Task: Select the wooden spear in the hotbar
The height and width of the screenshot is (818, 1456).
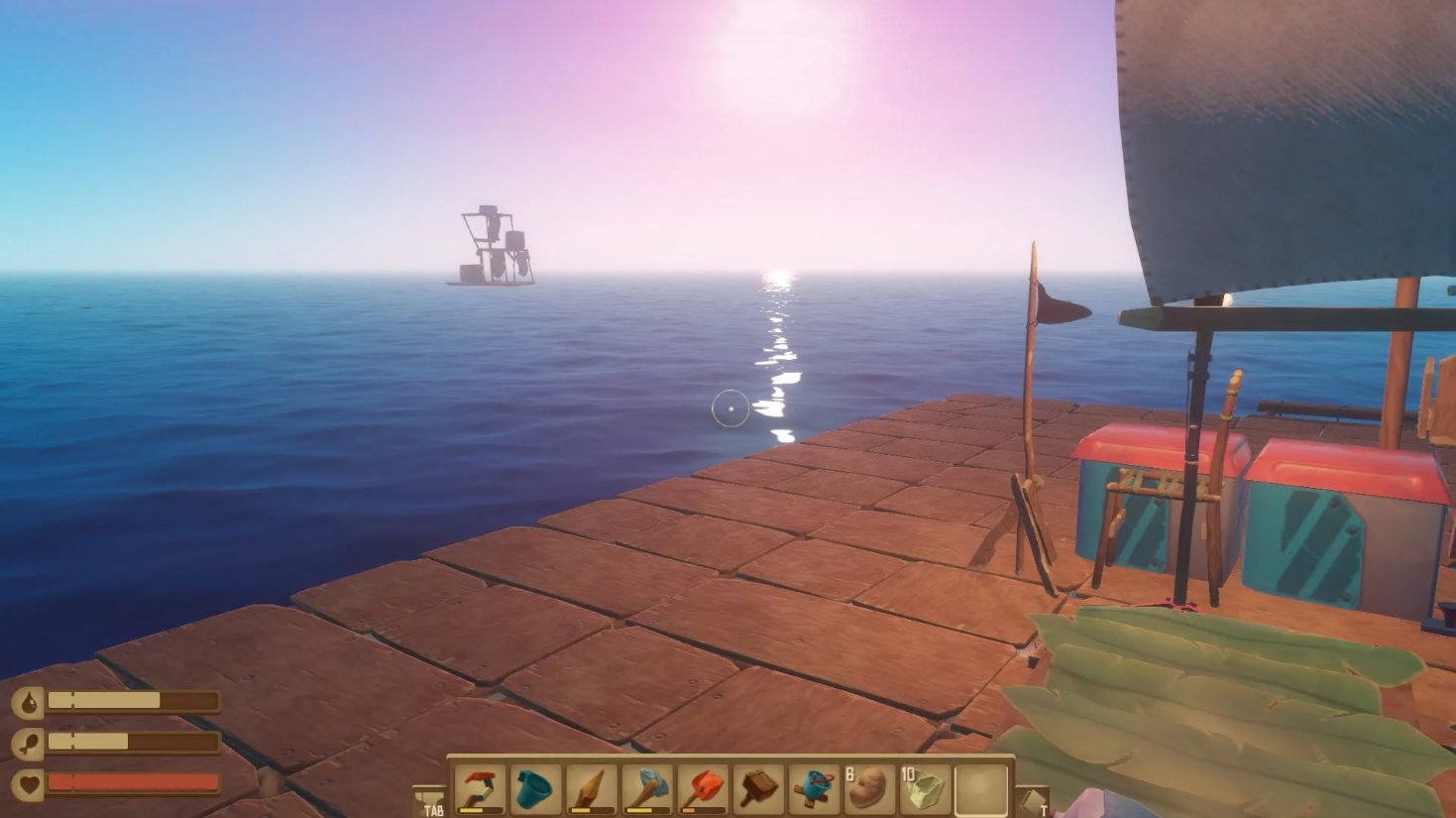Action: (593, 788)
